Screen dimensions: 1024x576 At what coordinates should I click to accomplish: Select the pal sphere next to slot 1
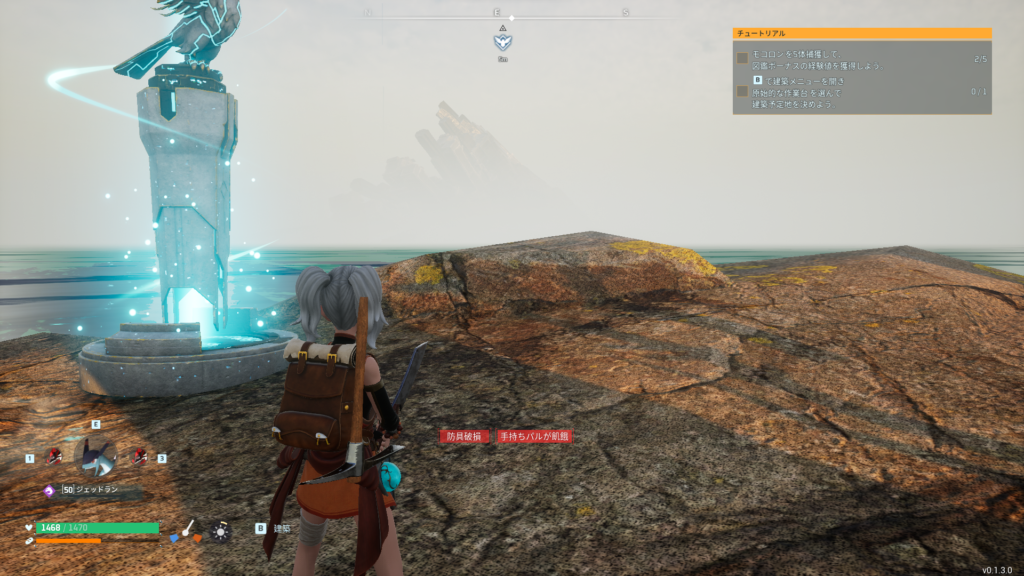pos(52,456)
